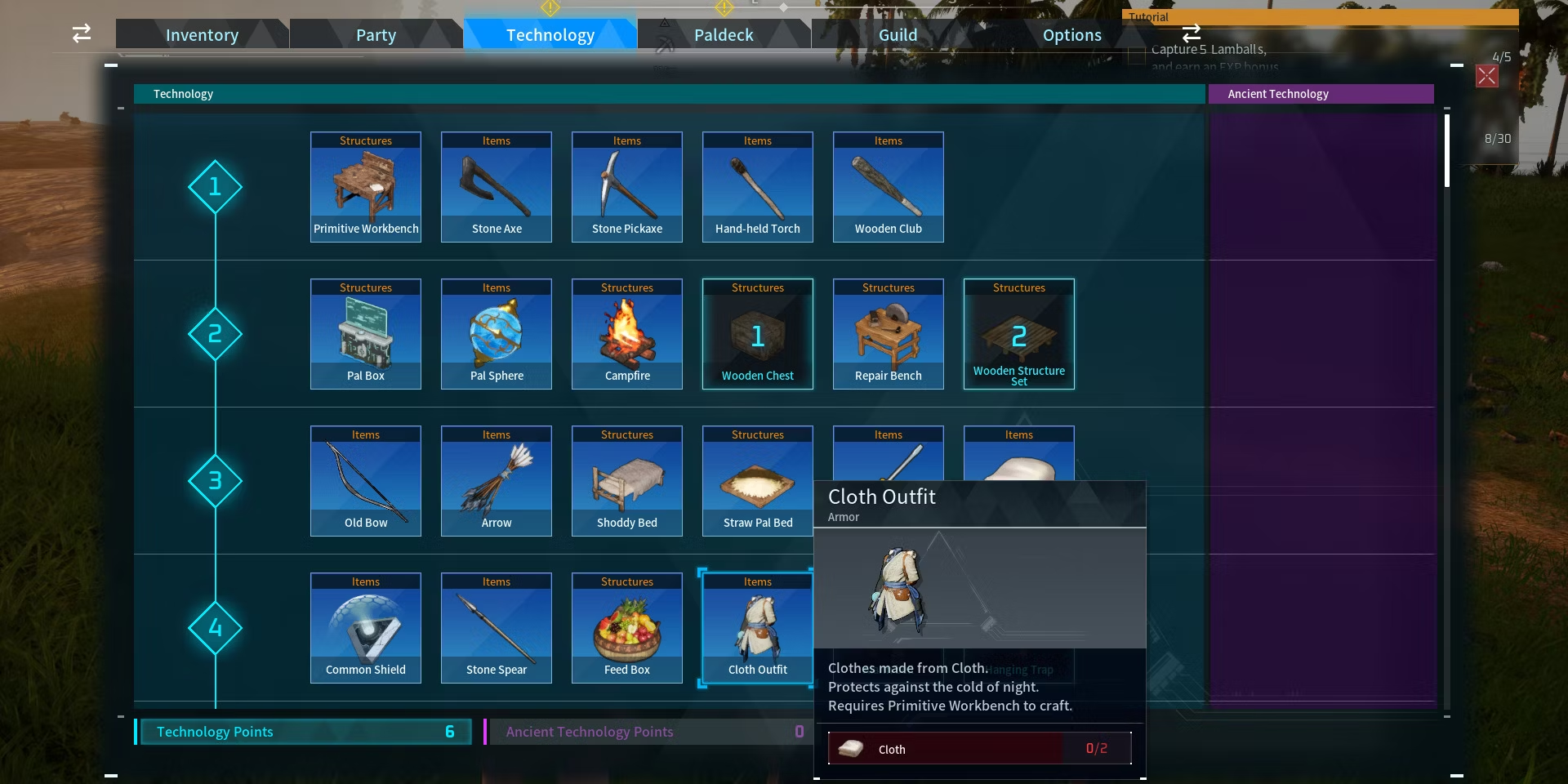Open the Options tab
Image resolution: width=1568 pixels, height=784 pixels.
[x=1071, y=35]
